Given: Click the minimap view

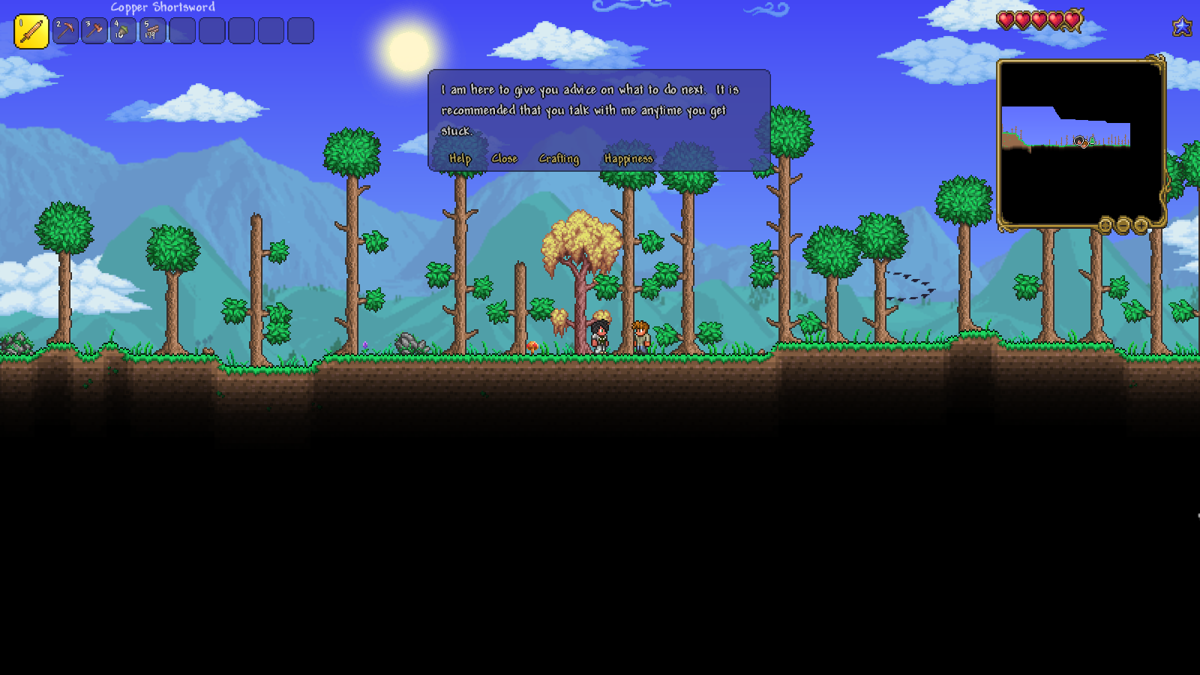Looking at the screenshot, I should pyautogui.click(x=1080, y=142).
